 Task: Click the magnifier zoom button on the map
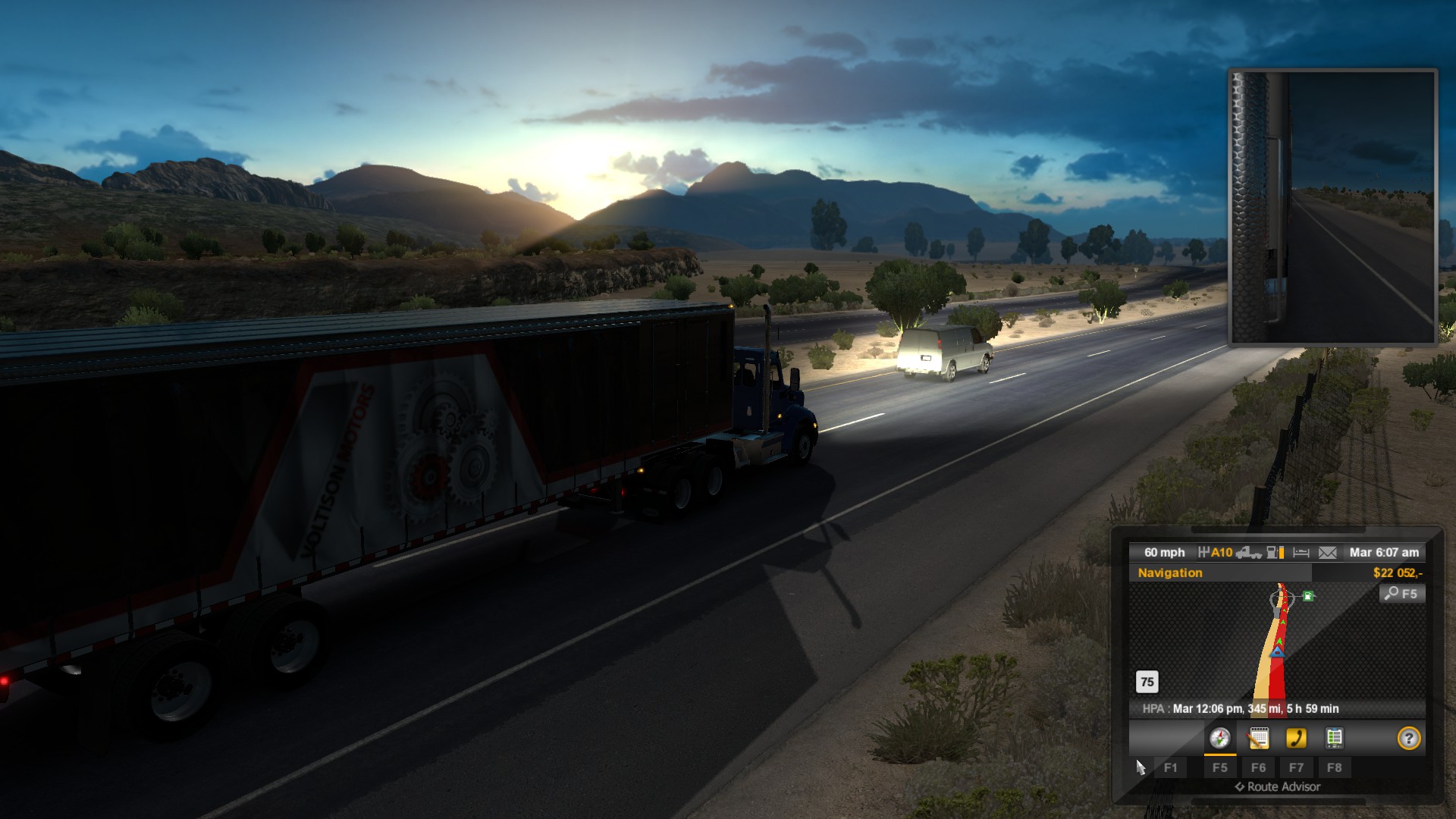point(1401,594)
